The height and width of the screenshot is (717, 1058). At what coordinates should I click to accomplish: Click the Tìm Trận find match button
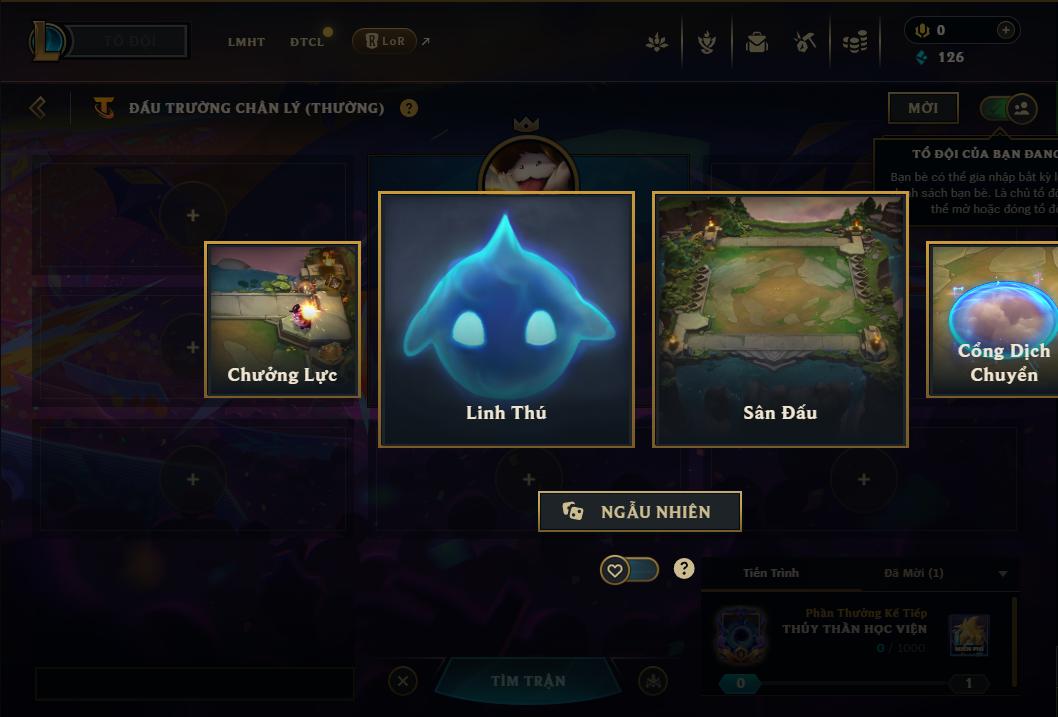pyautogui.click(x=528, y=681)
